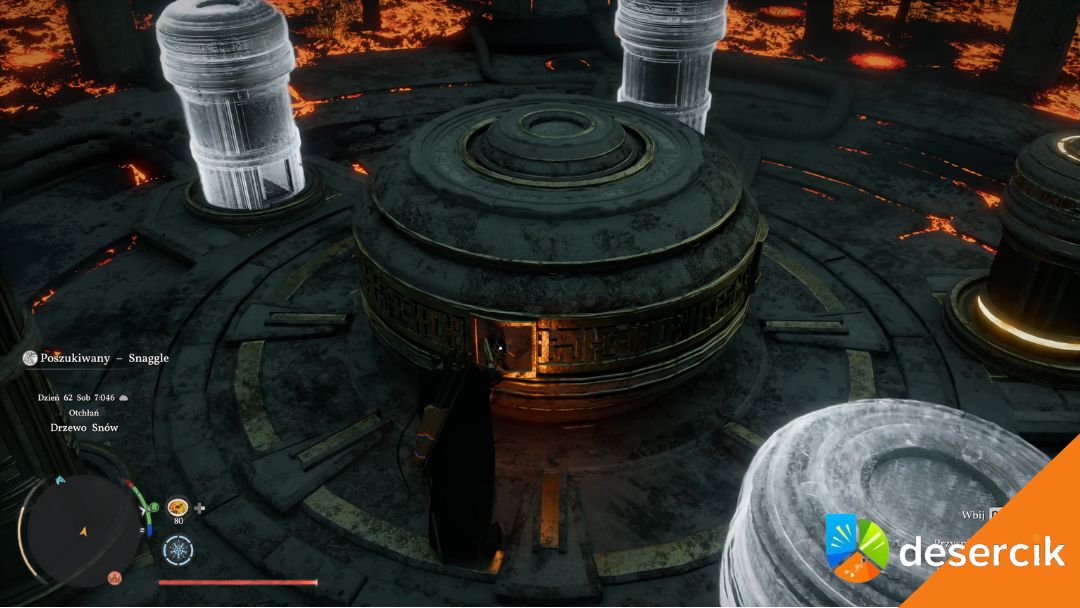The height and width of the screenshot is (608, 1080).
Task: Click the plus icon beside the food slot
Action: [200, 508]
